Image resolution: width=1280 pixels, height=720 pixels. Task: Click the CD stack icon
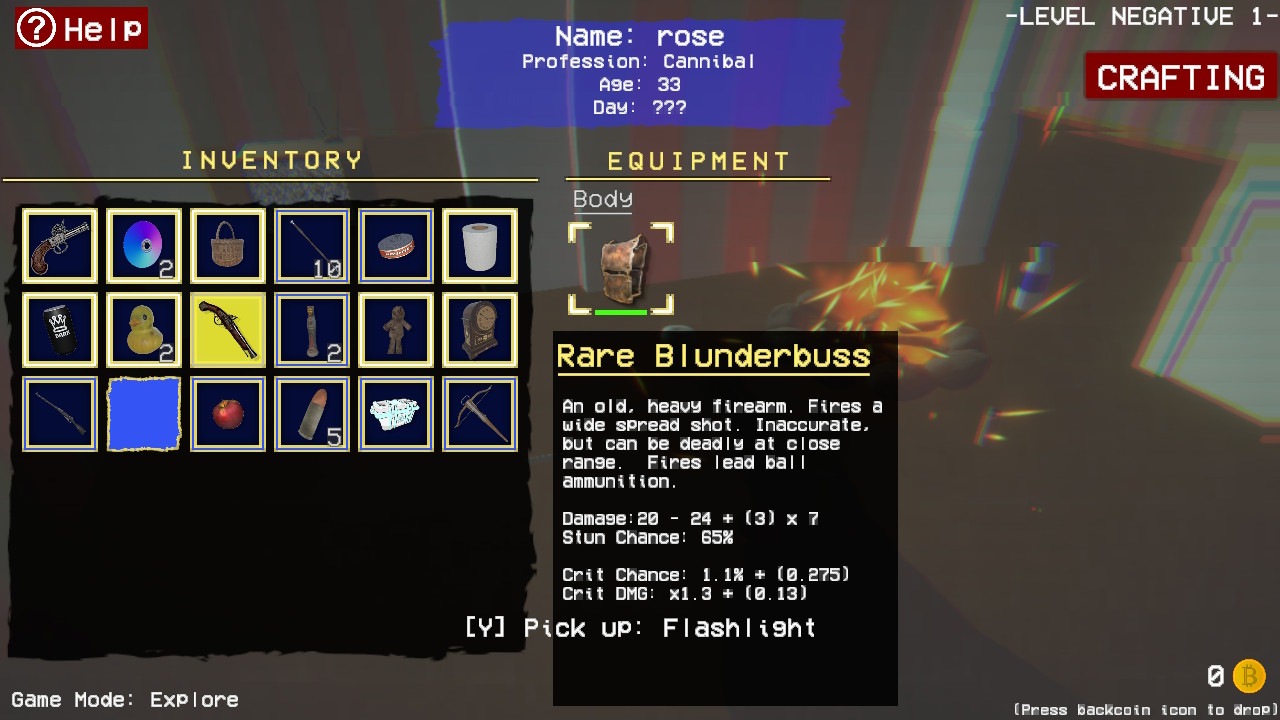[x=143, y=245]
